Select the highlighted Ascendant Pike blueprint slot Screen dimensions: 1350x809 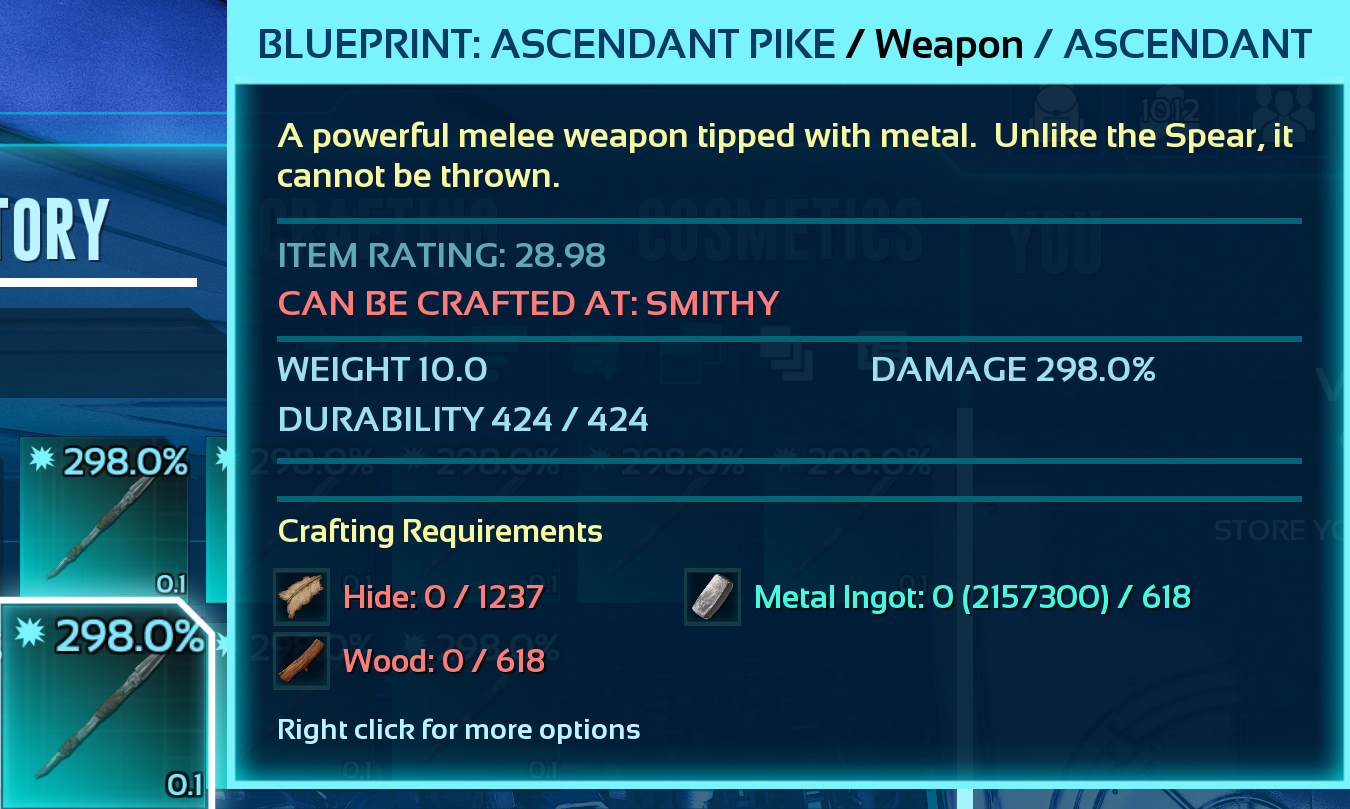point(105,705)
